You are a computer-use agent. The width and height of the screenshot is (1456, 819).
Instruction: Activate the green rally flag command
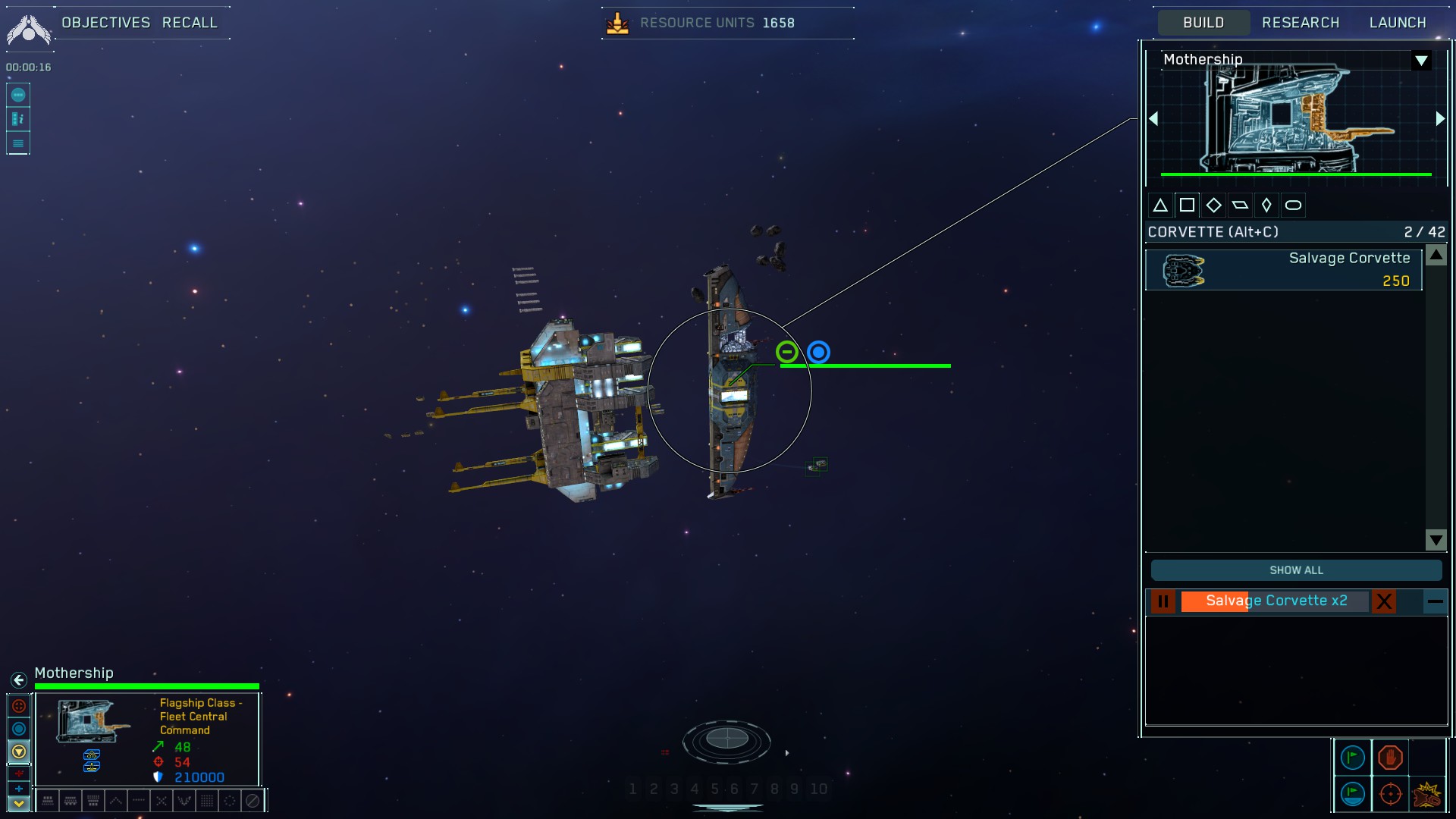click(x=1352, y=757)
